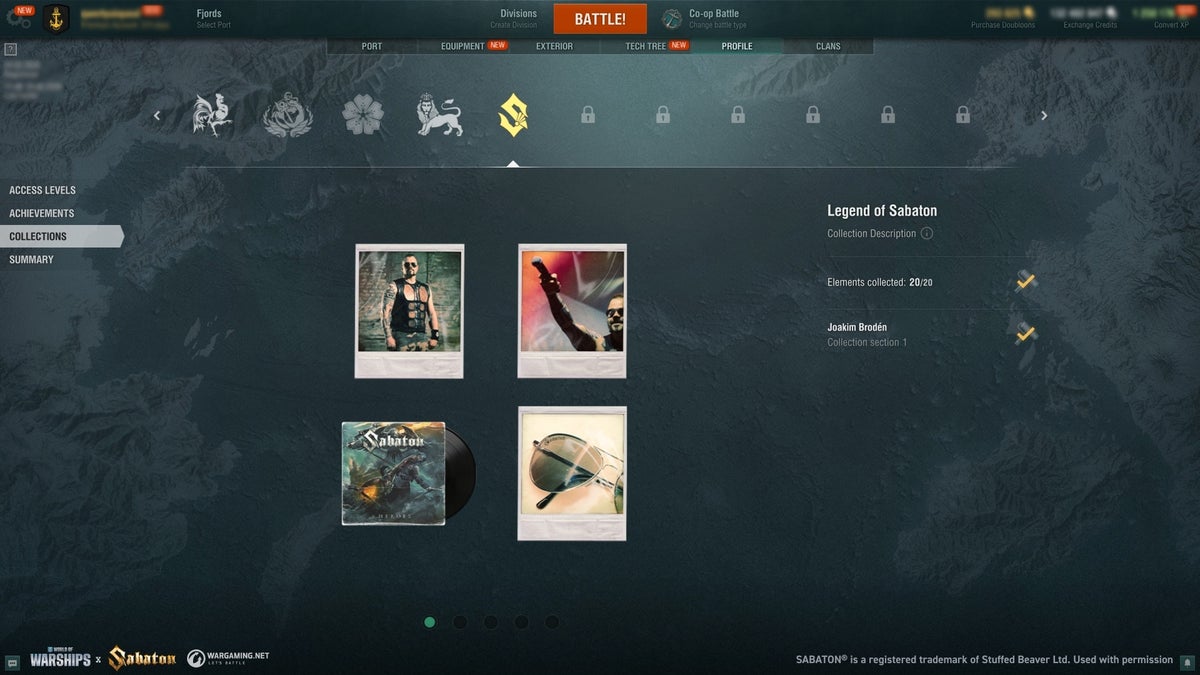Open the Clans tab
This screenshot has width=1200, height=675.
click(x=828, y=46)
